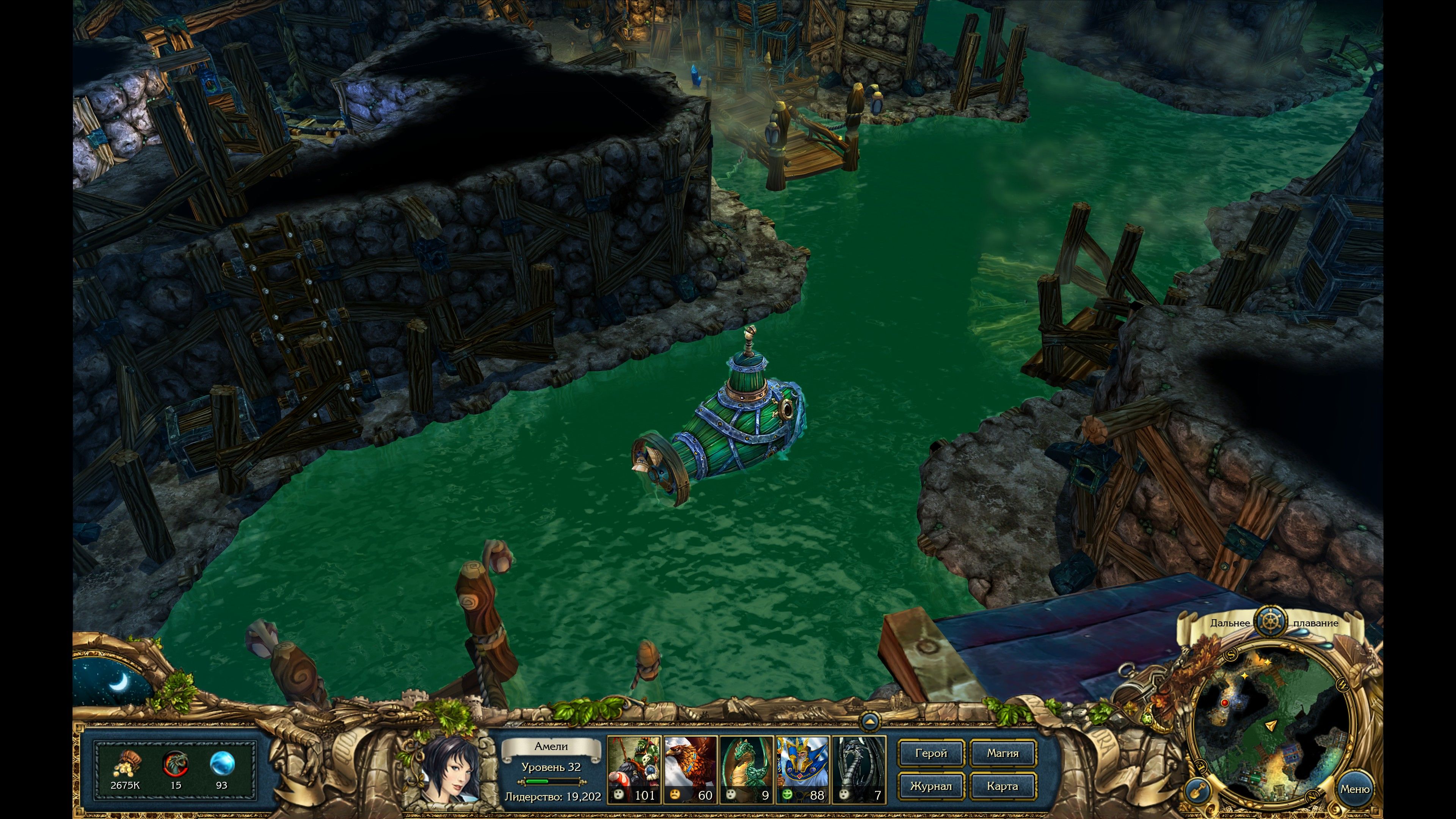This screenshot has width=1456, height=819.
Task: Select the black dragon troop slot
Action: point(858,769)
